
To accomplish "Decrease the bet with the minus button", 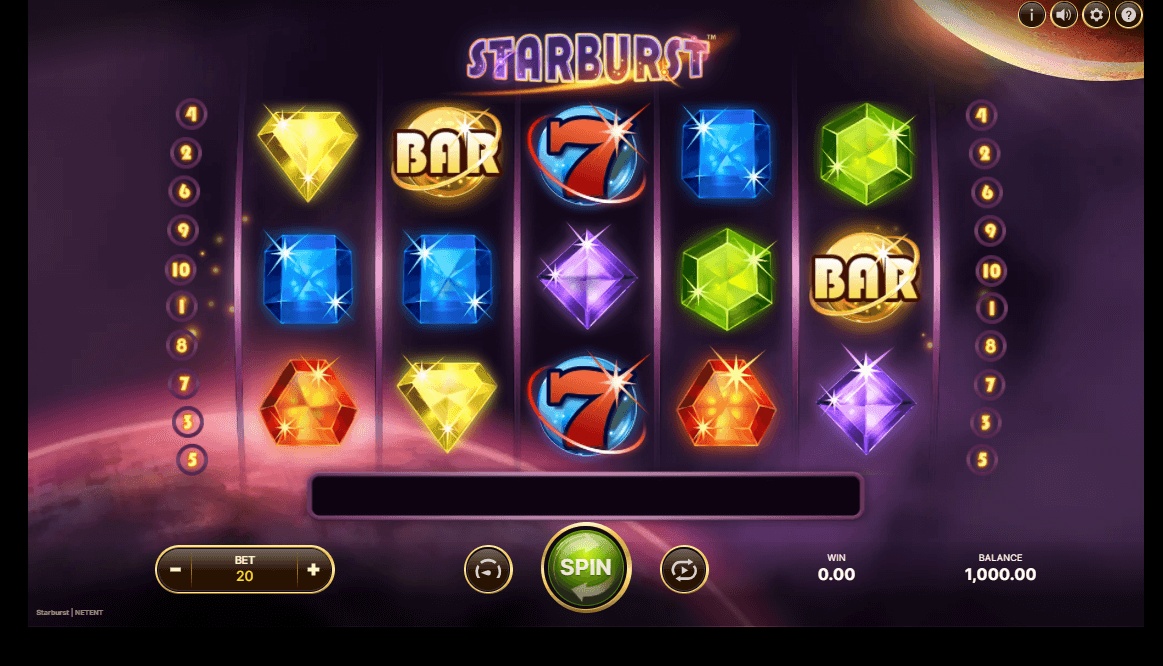I will 175,570.
